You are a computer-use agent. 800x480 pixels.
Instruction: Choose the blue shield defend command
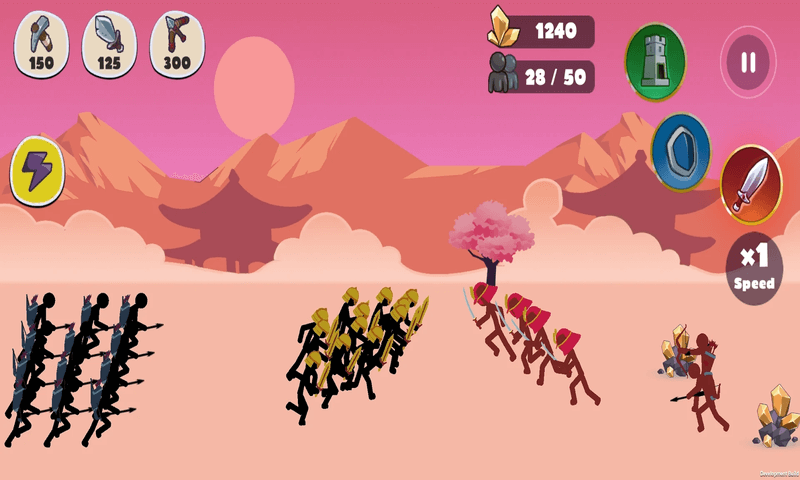click(x=681, y=151)
